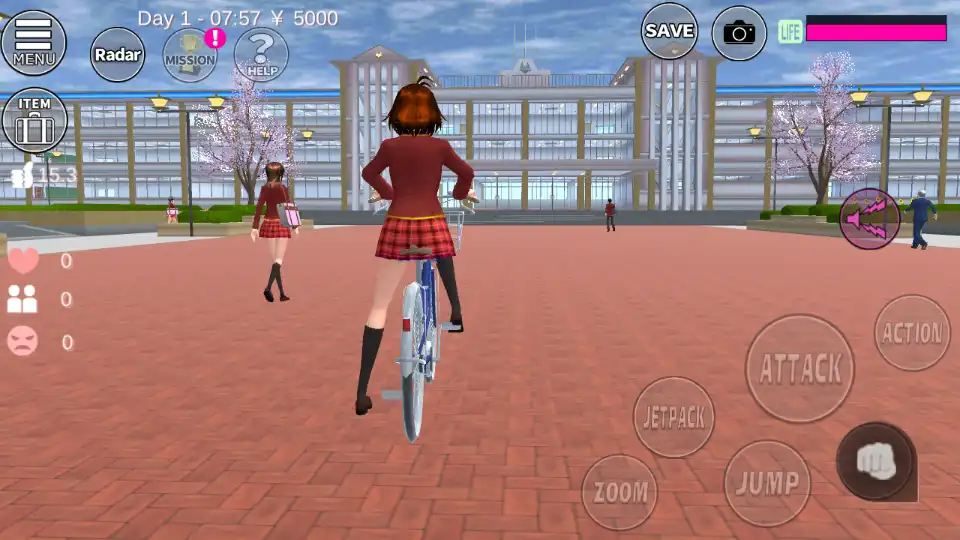Hit the ATTACK button
Viewport: 960px width, 540px height.
[x=800, y=368]
